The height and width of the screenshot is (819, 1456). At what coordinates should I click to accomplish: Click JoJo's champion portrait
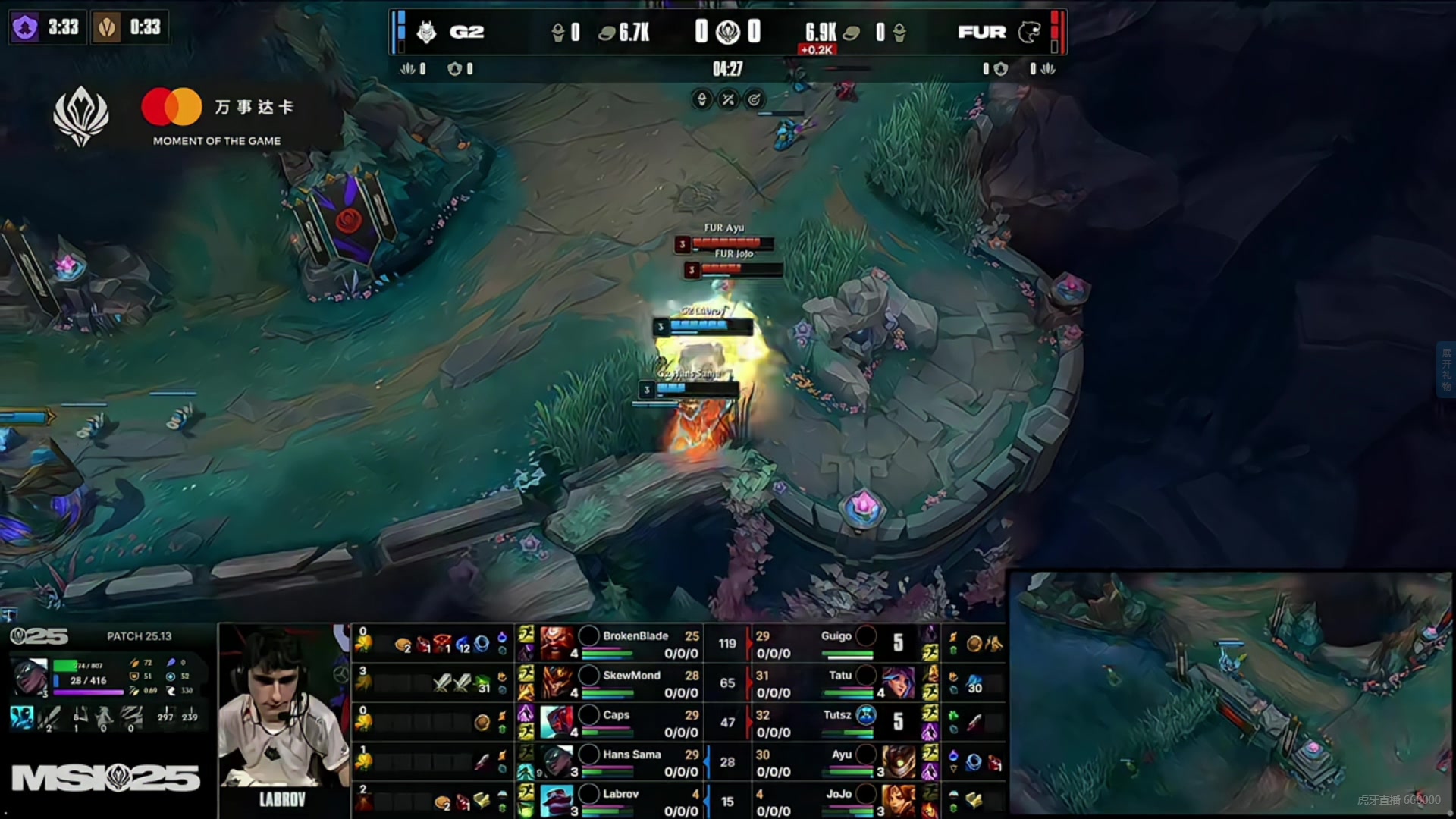899,801
